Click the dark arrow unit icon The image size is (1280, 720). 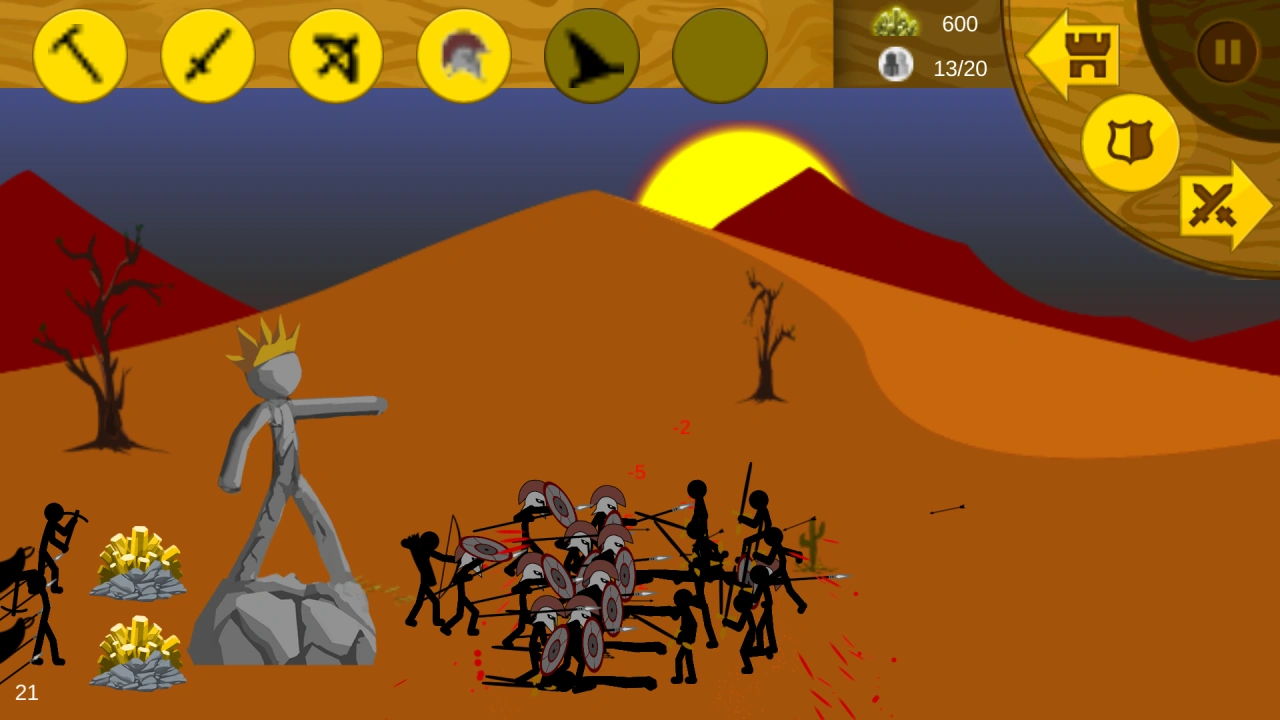click(591, 56)
